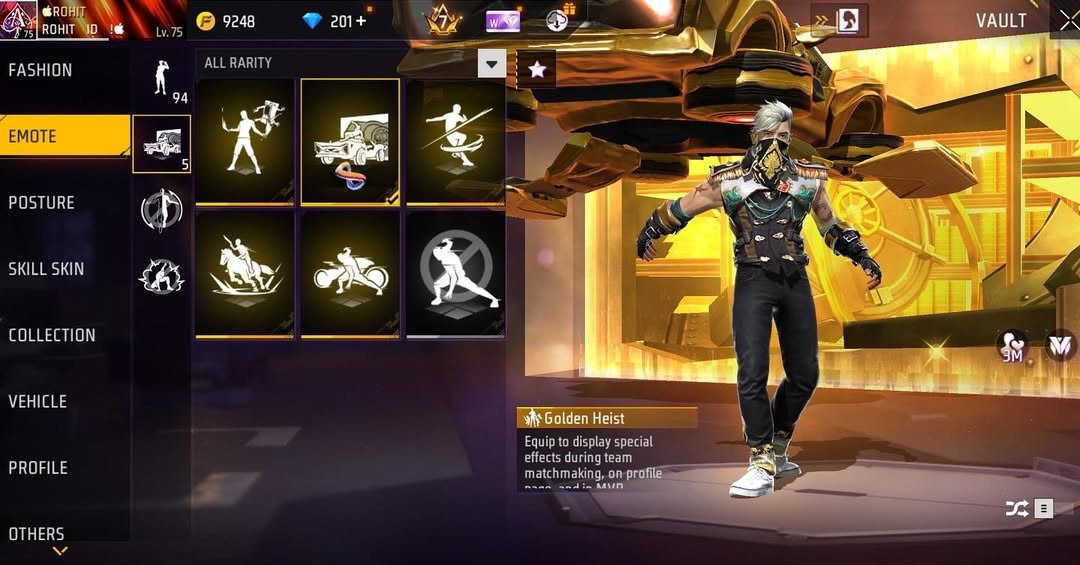Viewport: 1080px width, 565px height.
Task: Pick the crossed-out fighting pose emote
Action: click(455, 273)
